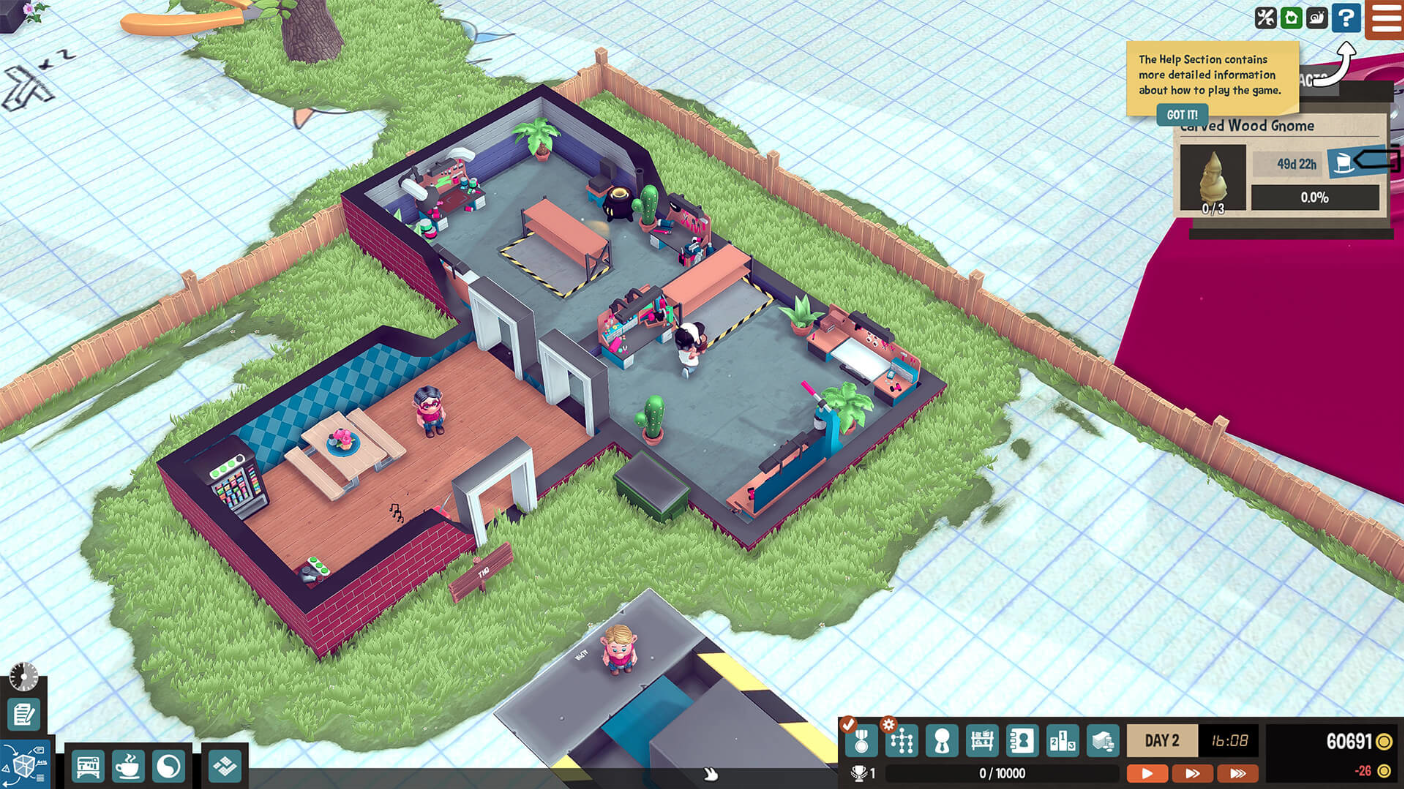Image resolution: width=1404 pixels, height=789 pixels.
Task: Dismiss the tooltip with GOT IT
Action: [1182, 114]
